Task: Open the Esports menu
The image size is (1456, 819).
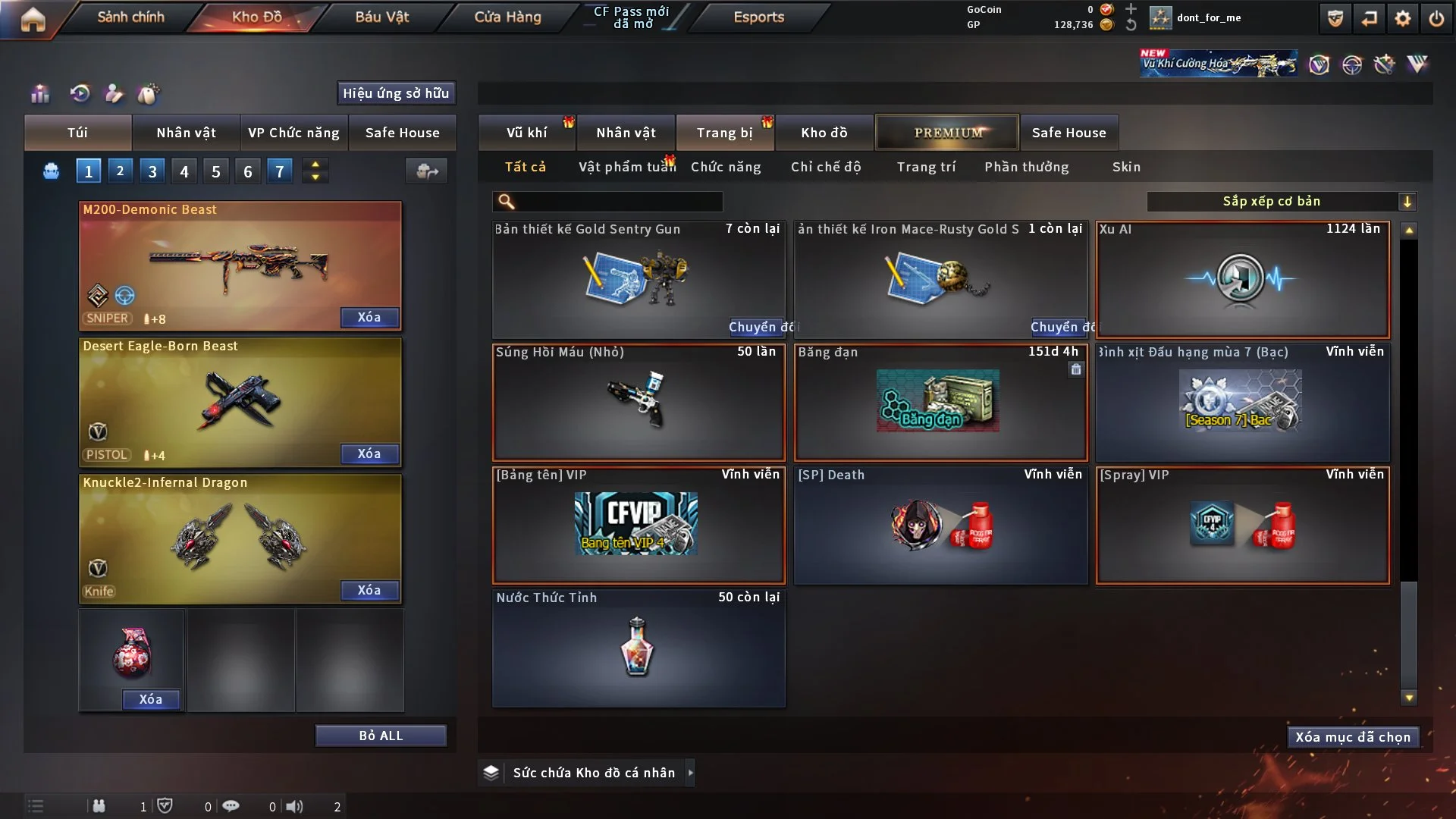Action: [x=758, y=17]
